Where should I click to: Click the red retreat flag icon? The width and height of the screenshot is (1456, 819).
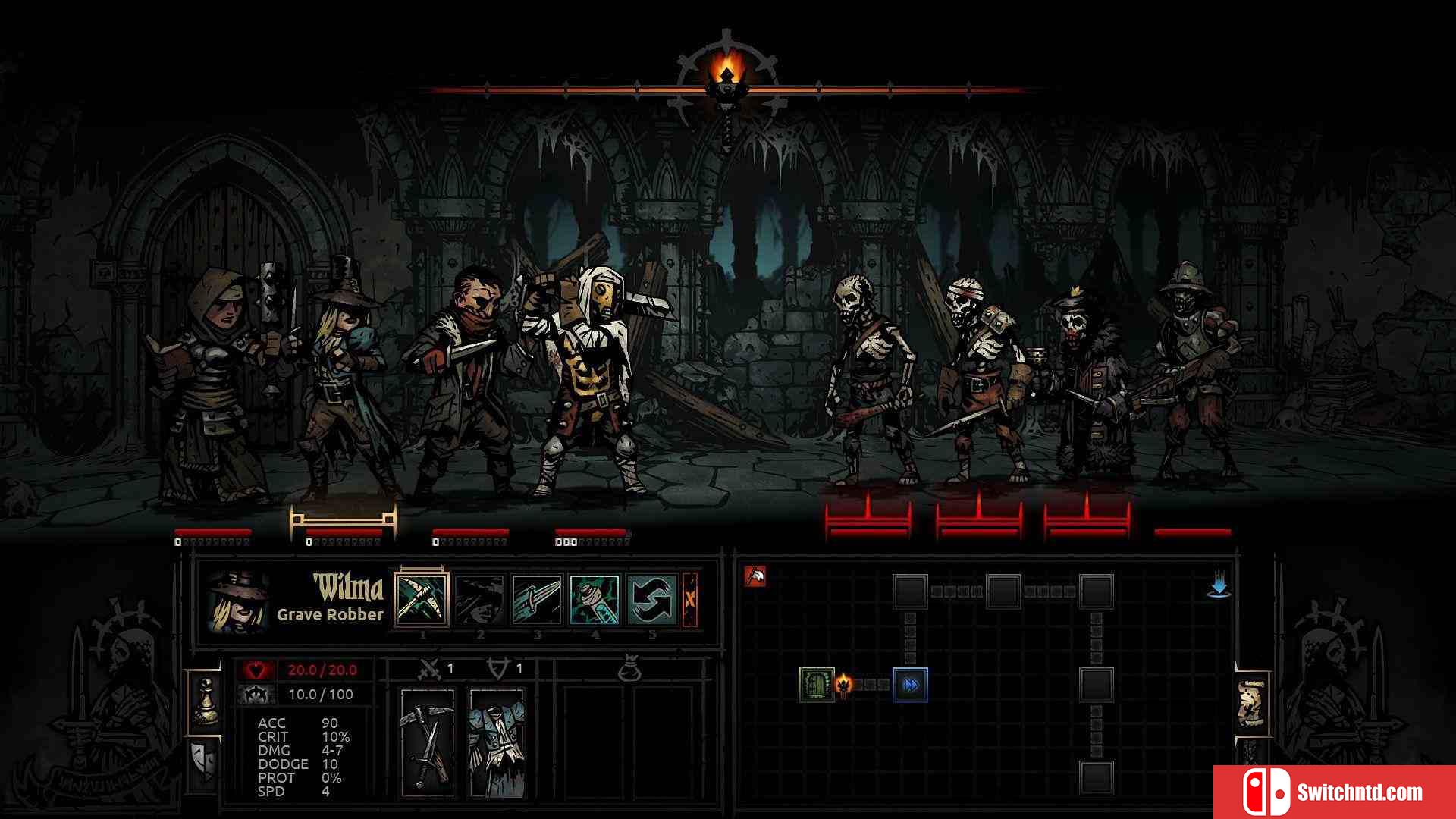coord(755,577)
